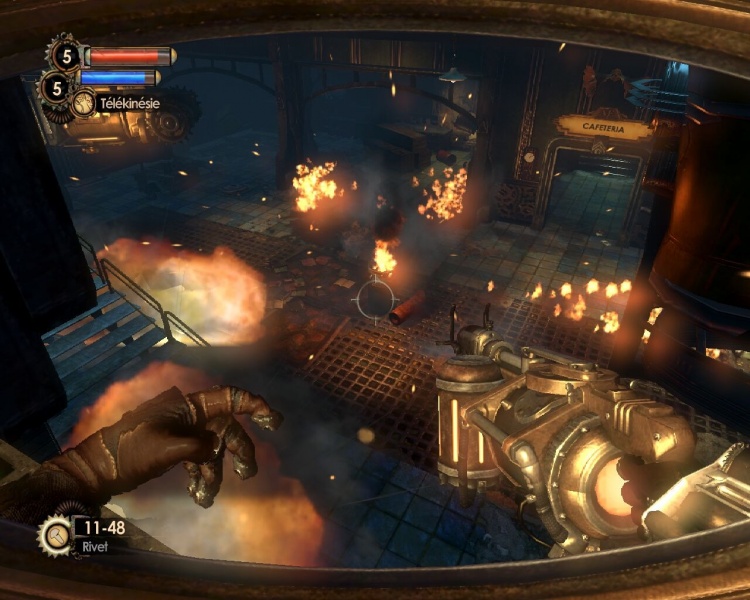Select the Télékinésie plasmid icon
Screen dimensions: 750x600
(x=84, y=103)
